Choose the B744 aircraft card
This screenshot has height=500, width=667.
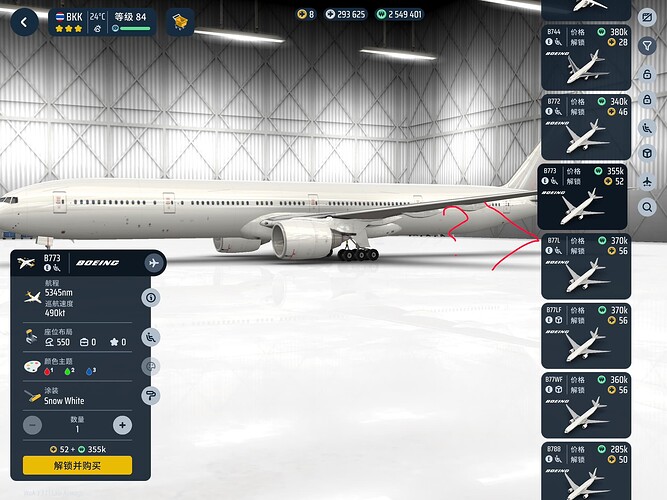point(585,57)
